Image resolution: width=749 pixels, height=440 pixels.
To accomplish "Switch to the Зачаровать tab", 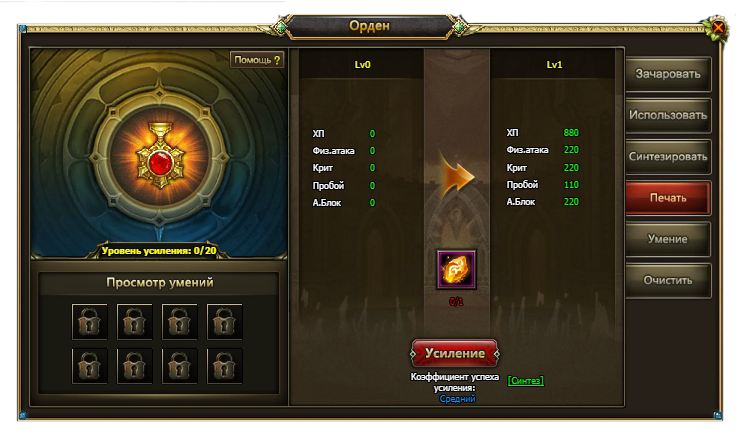I will click(668, 73).
